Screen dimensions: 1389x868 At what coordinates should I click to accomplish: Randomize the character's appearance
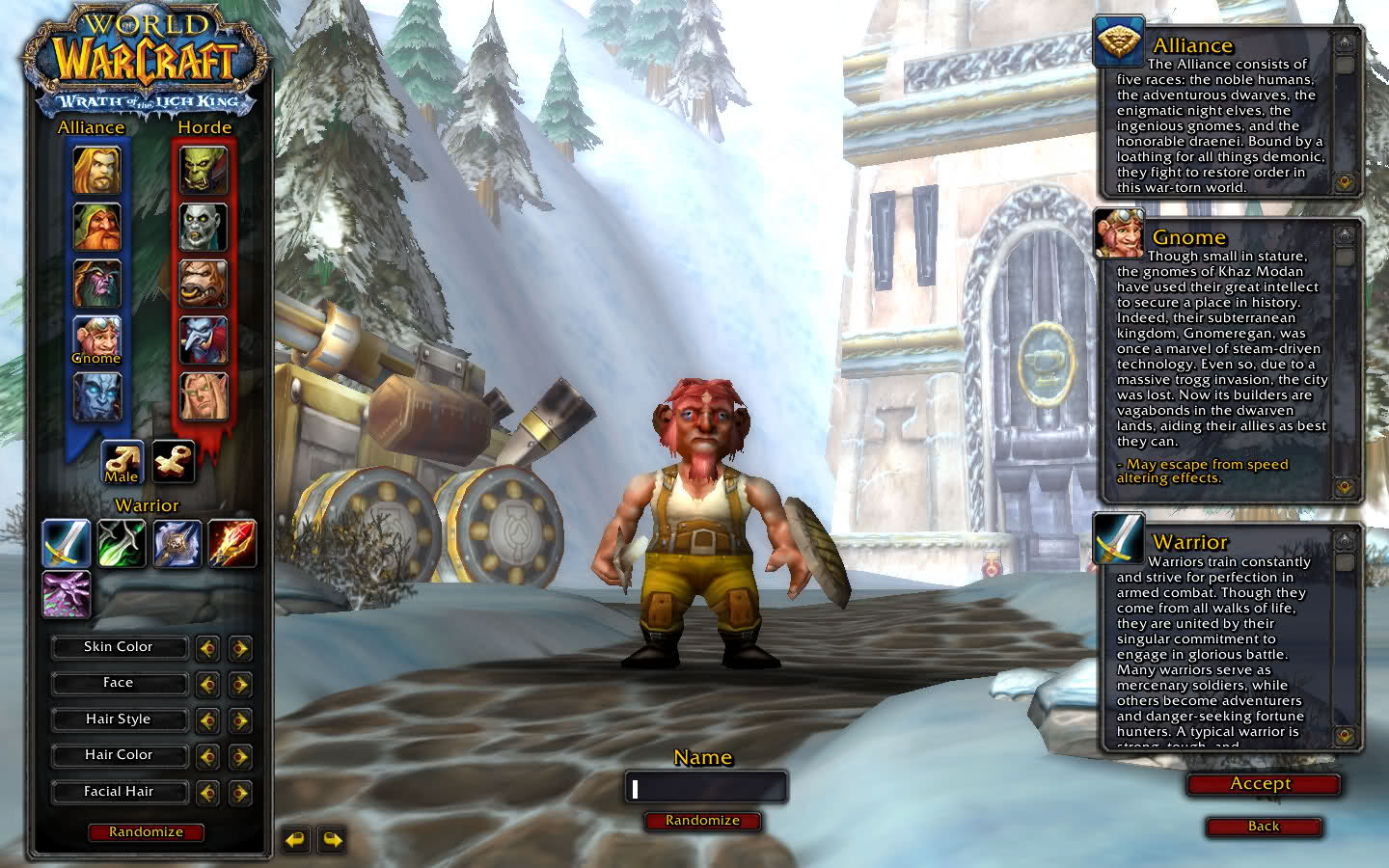(146, 831)
